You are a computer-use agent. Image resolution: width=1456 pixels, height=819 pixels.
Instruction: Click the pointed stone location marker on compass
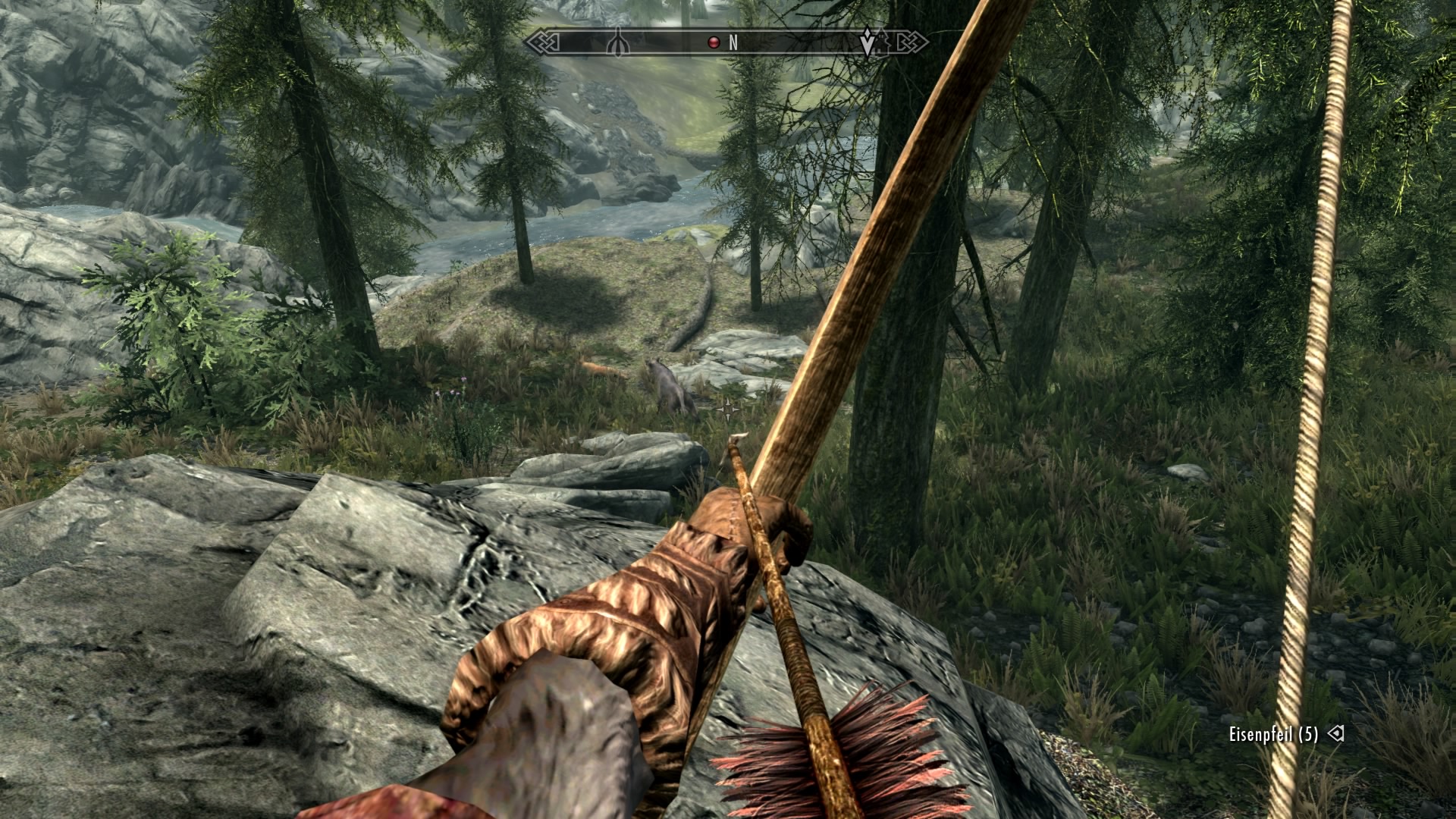coord(619,42)
